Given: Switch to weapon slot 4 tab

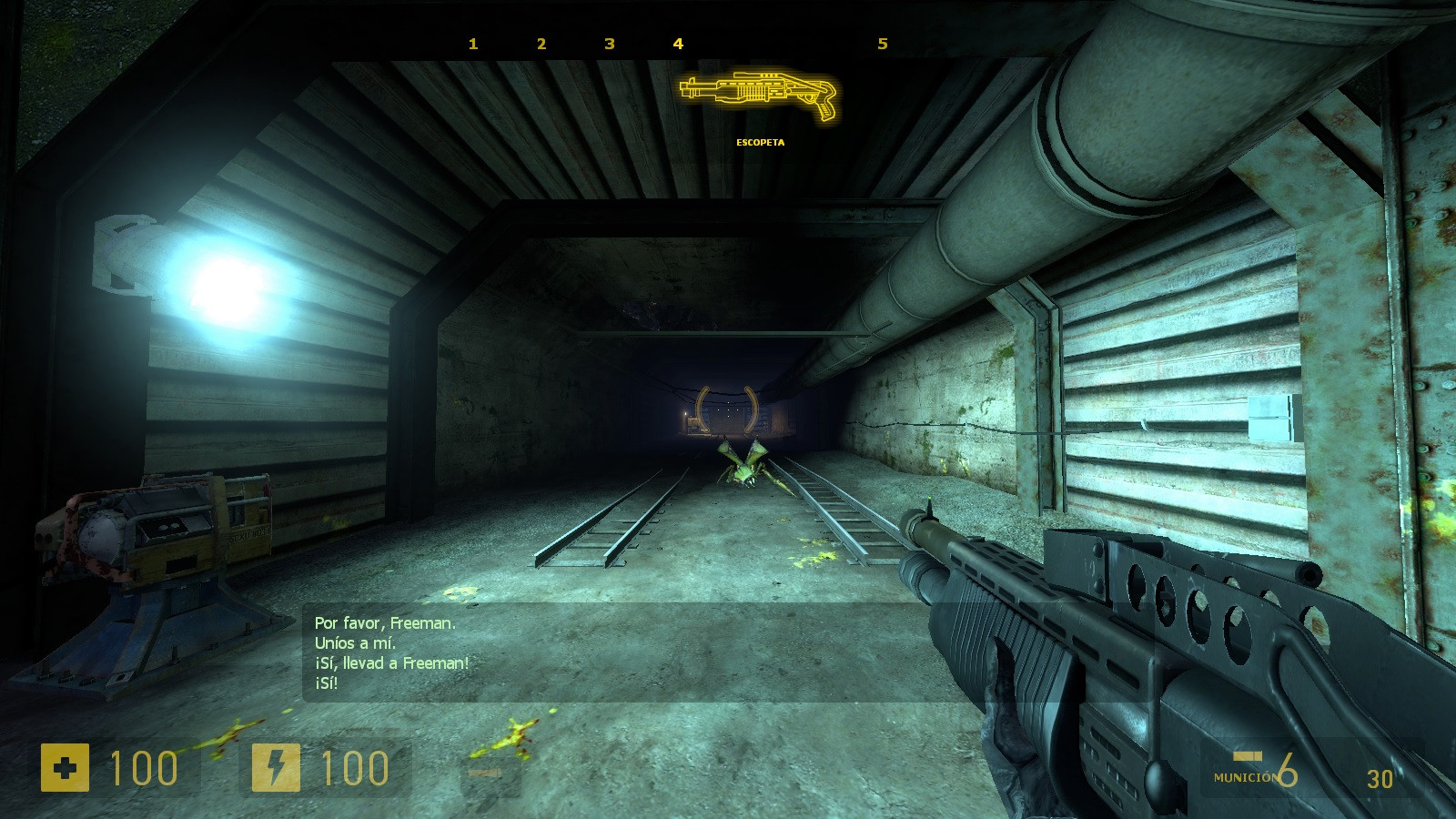Looking at the screenshot, I should click(676, 43).
